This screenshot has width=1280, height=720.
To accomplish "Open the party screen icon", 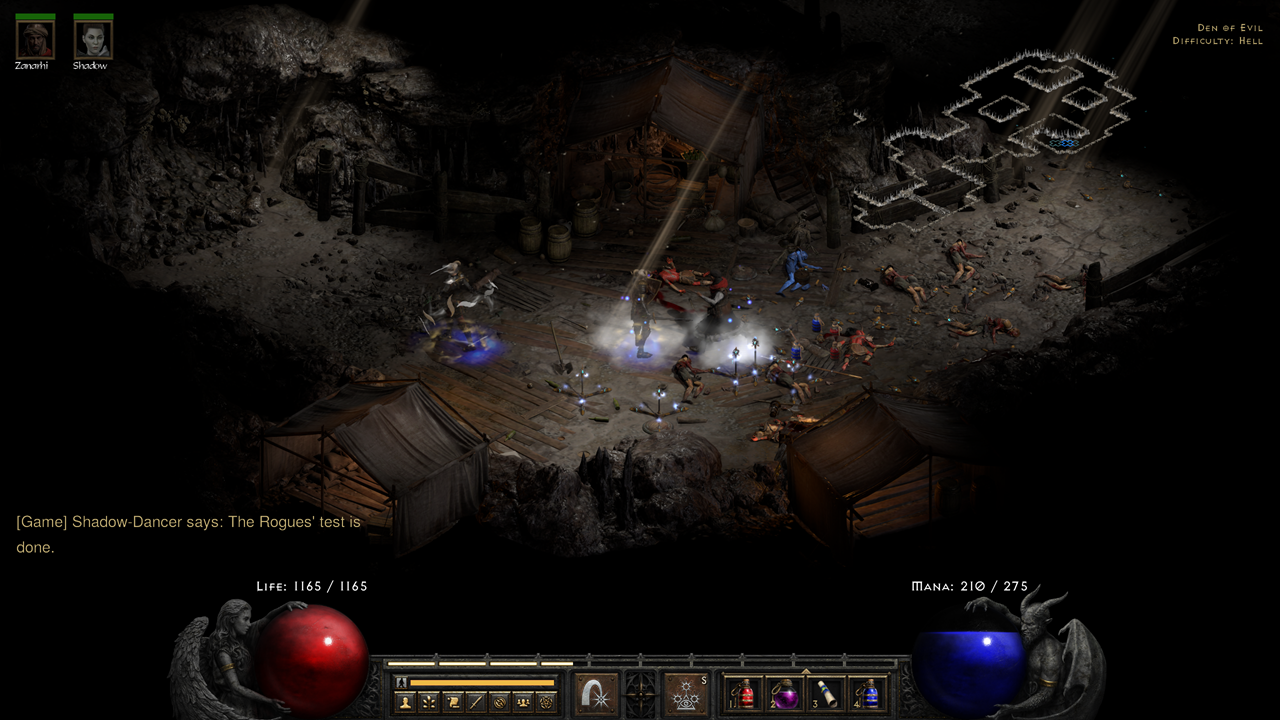I will (x=521, y=701).
